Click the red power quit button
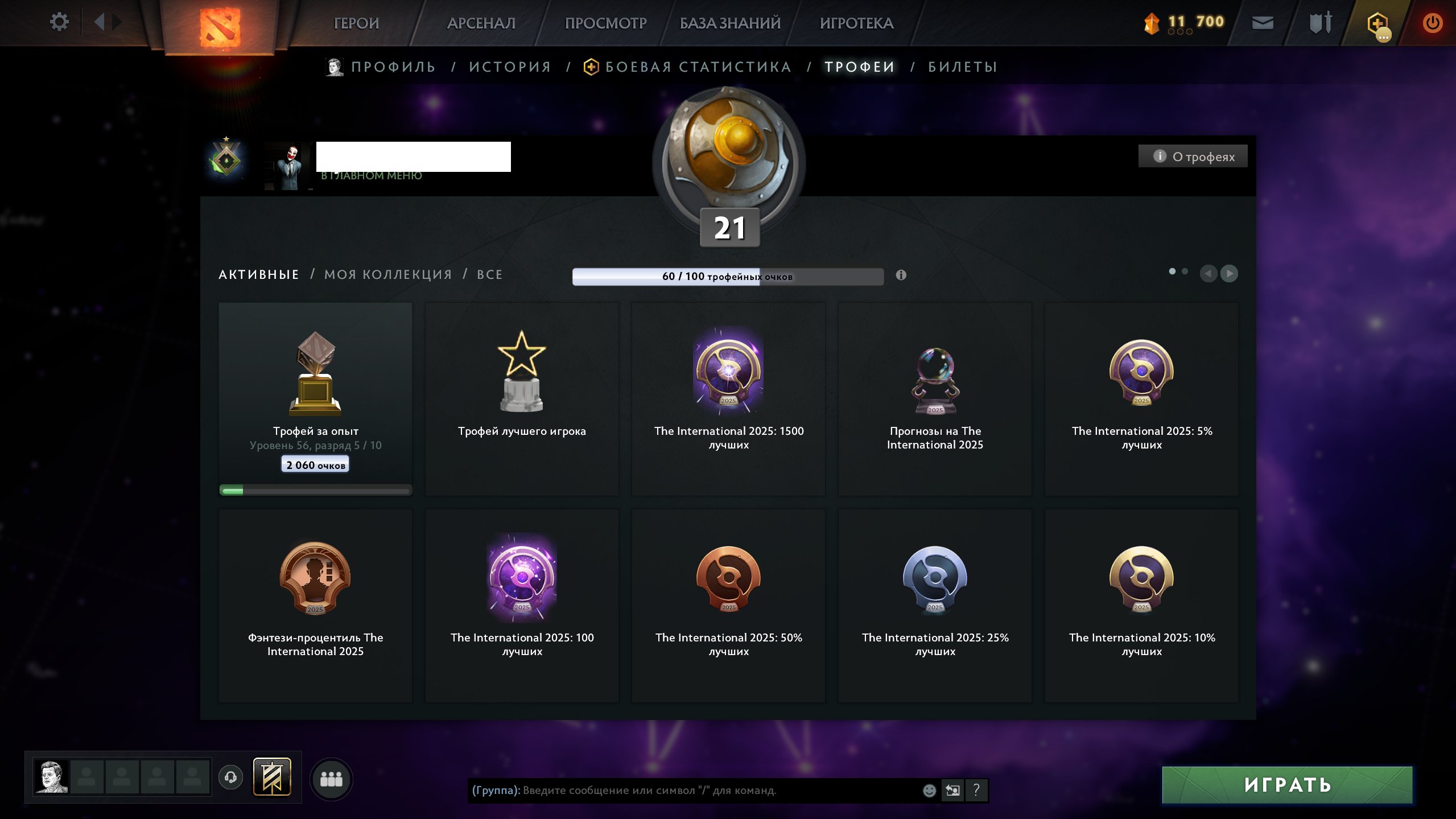1456x819 pixels. [1432, 23]
